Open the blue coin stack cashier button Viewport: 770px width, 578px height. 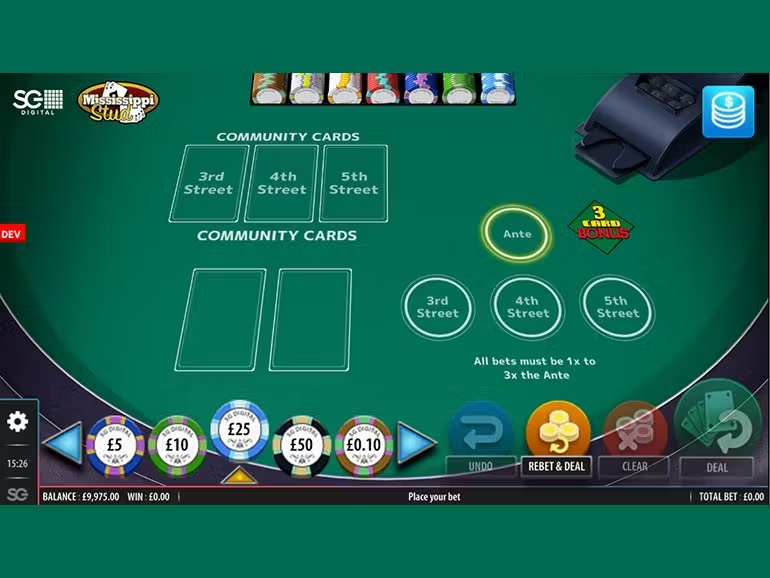pos(728,111)
